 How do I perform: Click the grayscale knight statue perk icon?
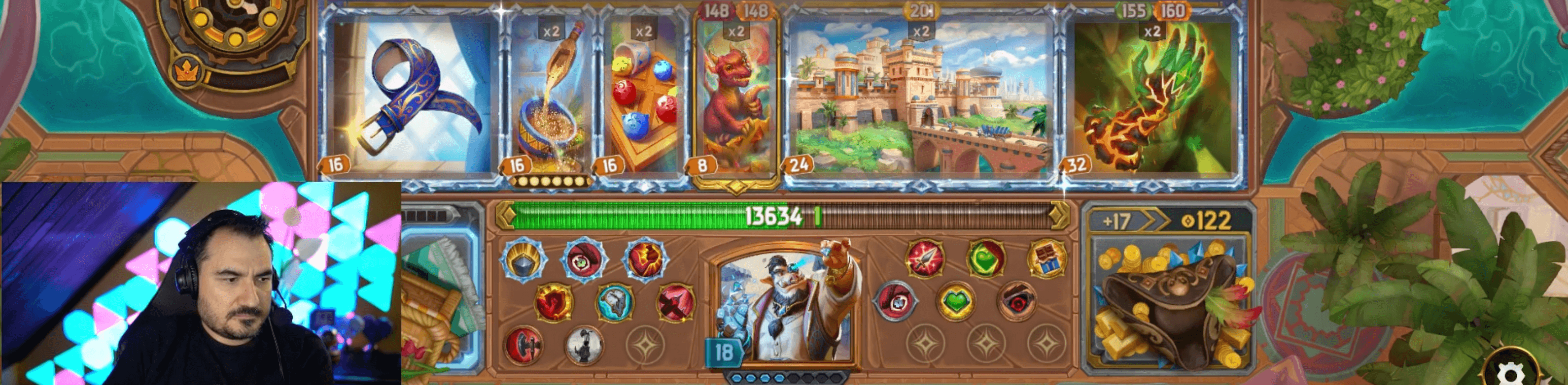pyautogui.click(x=584, y=346)
